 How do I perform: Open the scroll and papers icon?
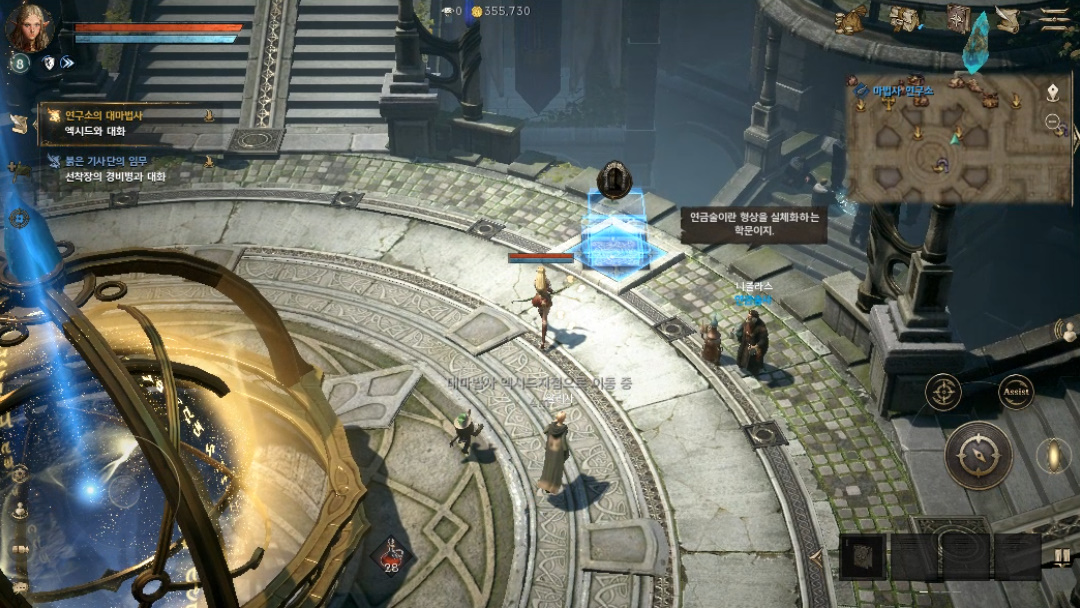[x=904, y=18]
